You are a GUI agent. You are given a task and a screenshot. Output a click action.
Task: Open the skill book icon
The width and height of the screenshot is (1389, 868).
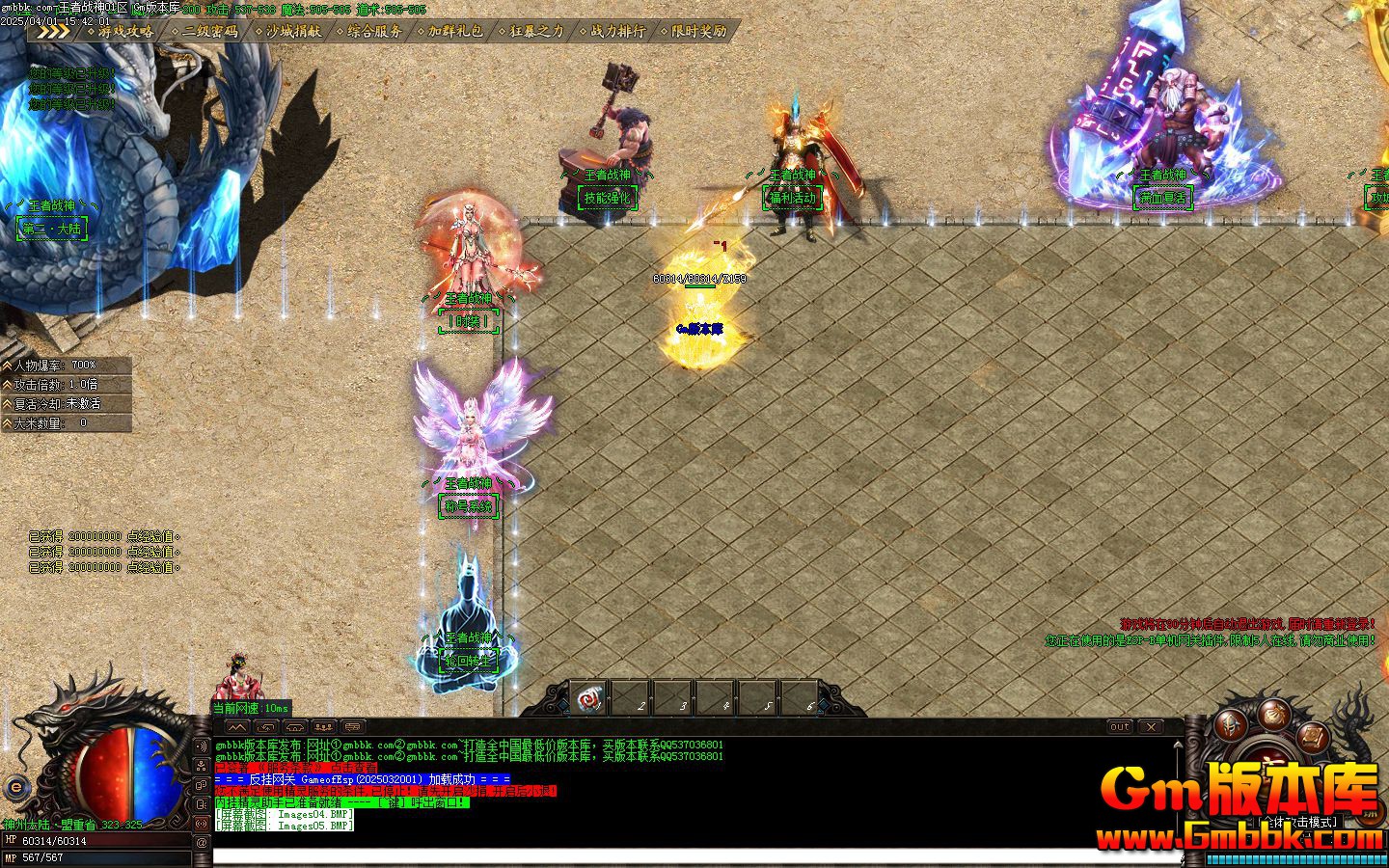pos(1314,736)
